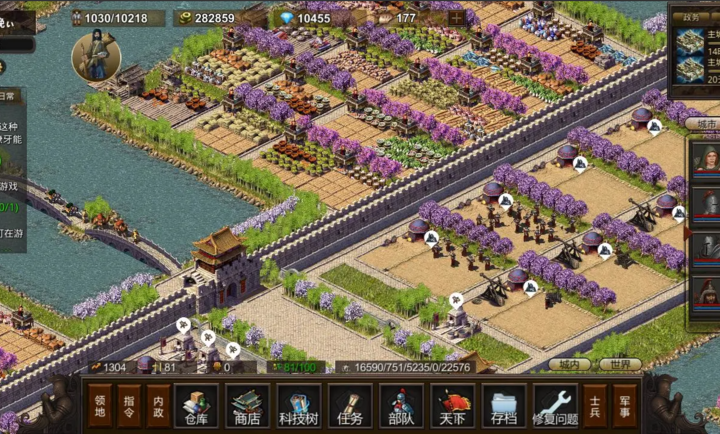Select the 指令 command button
The height and width of the screenshot is (434, 720).
(x=129, y=406)
